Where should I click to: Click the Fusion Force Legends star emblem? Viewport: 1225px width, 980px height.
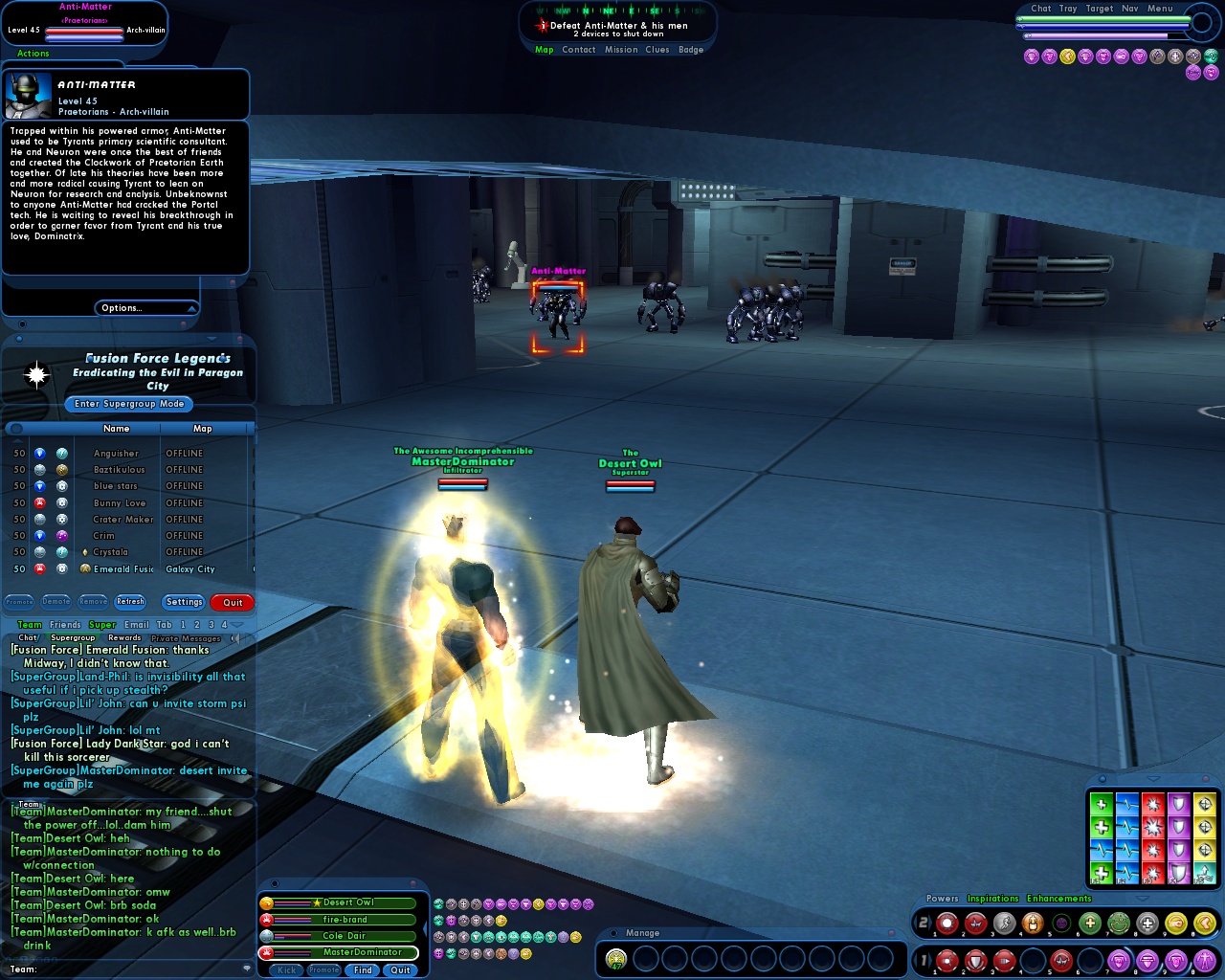[36, 375]
